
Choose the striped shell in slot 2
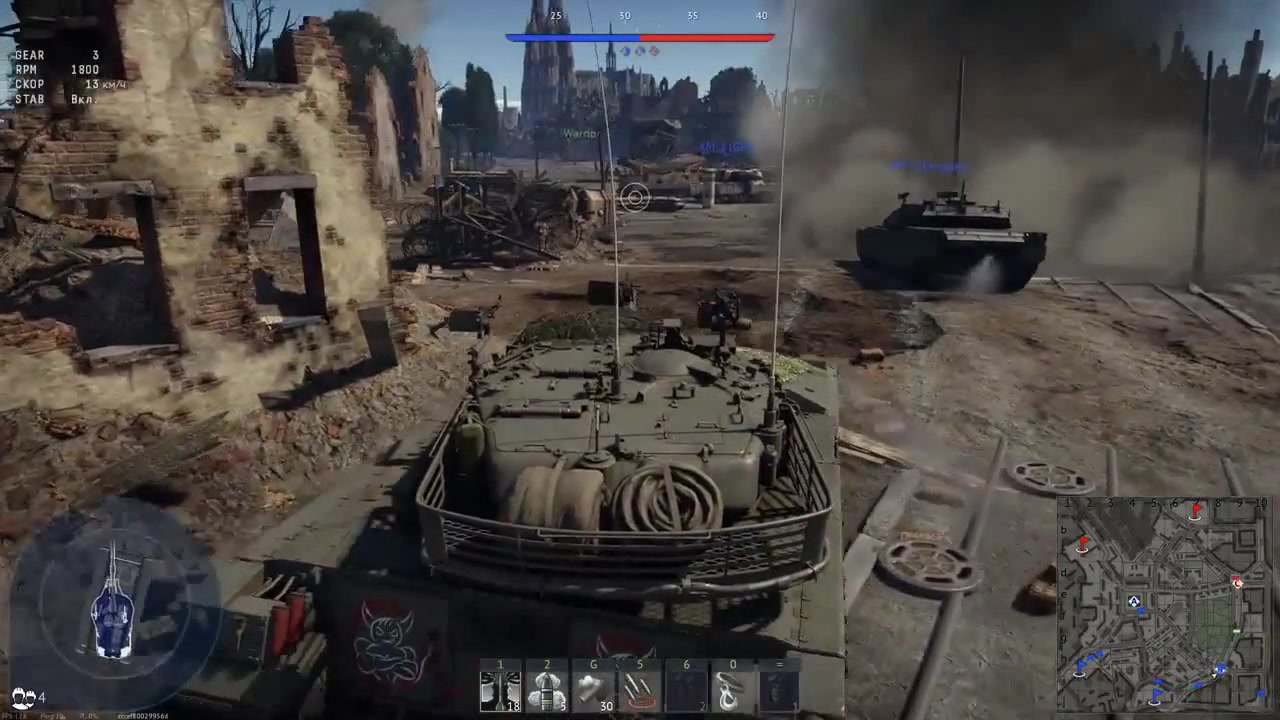[547, 690]
